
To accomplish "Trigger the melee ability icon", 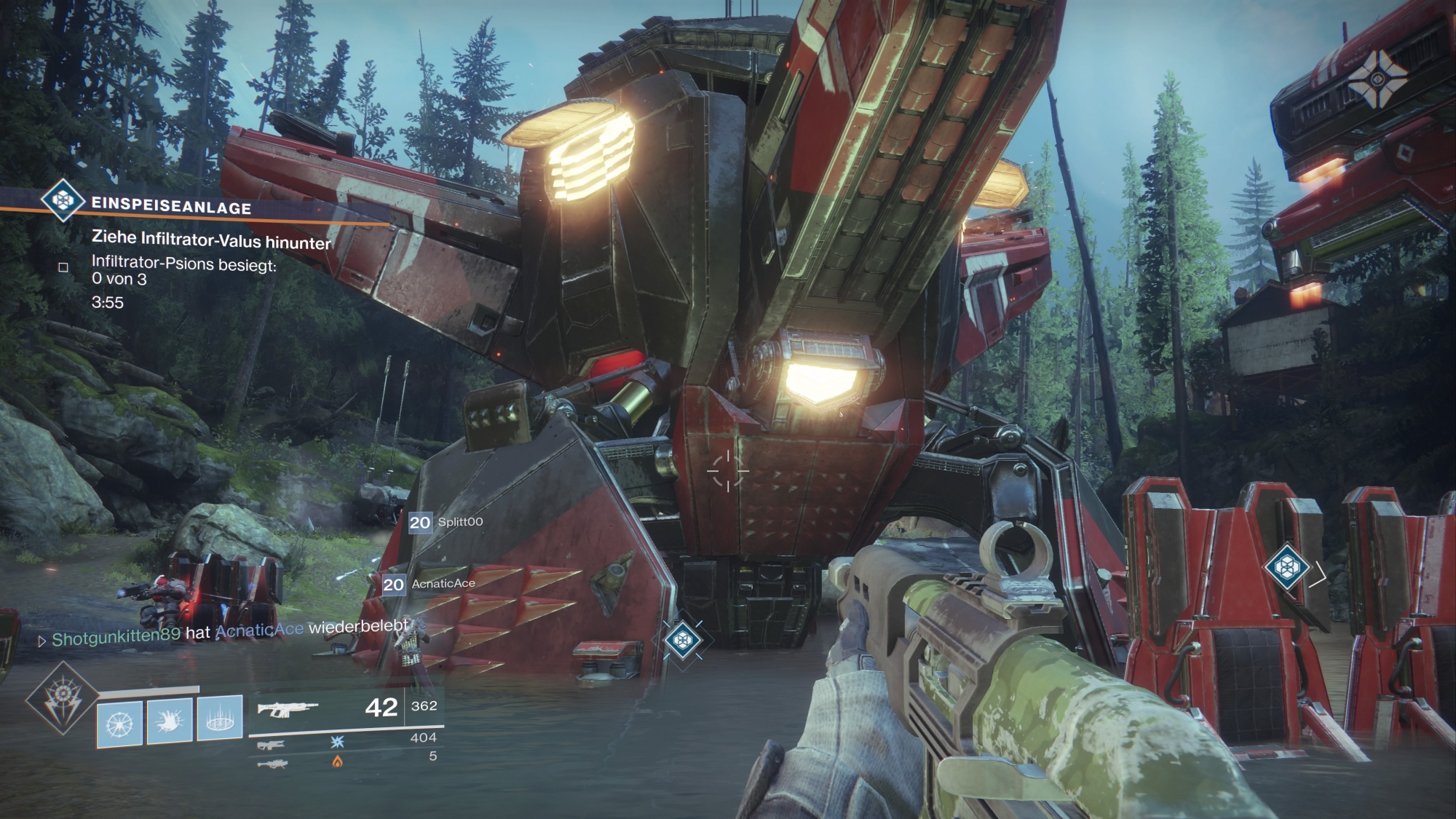I will pos(170,721).
